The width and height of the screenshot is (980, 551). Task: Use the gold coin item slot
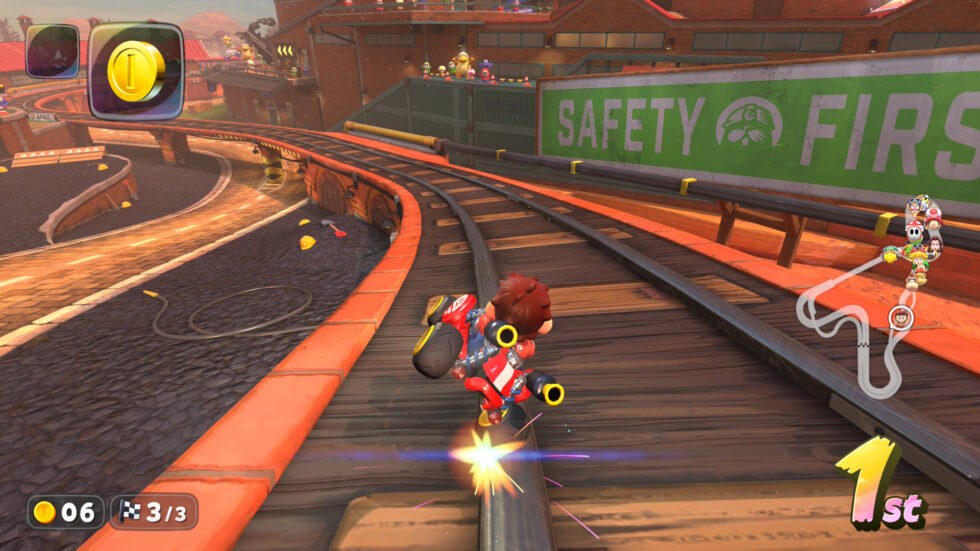[136, 70]
